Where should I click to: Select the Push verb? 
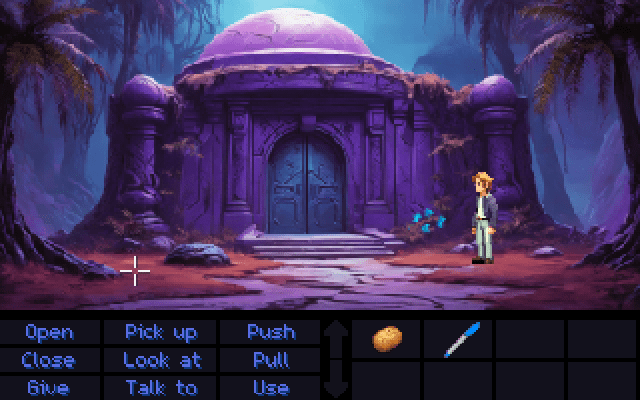pos(271,332)
